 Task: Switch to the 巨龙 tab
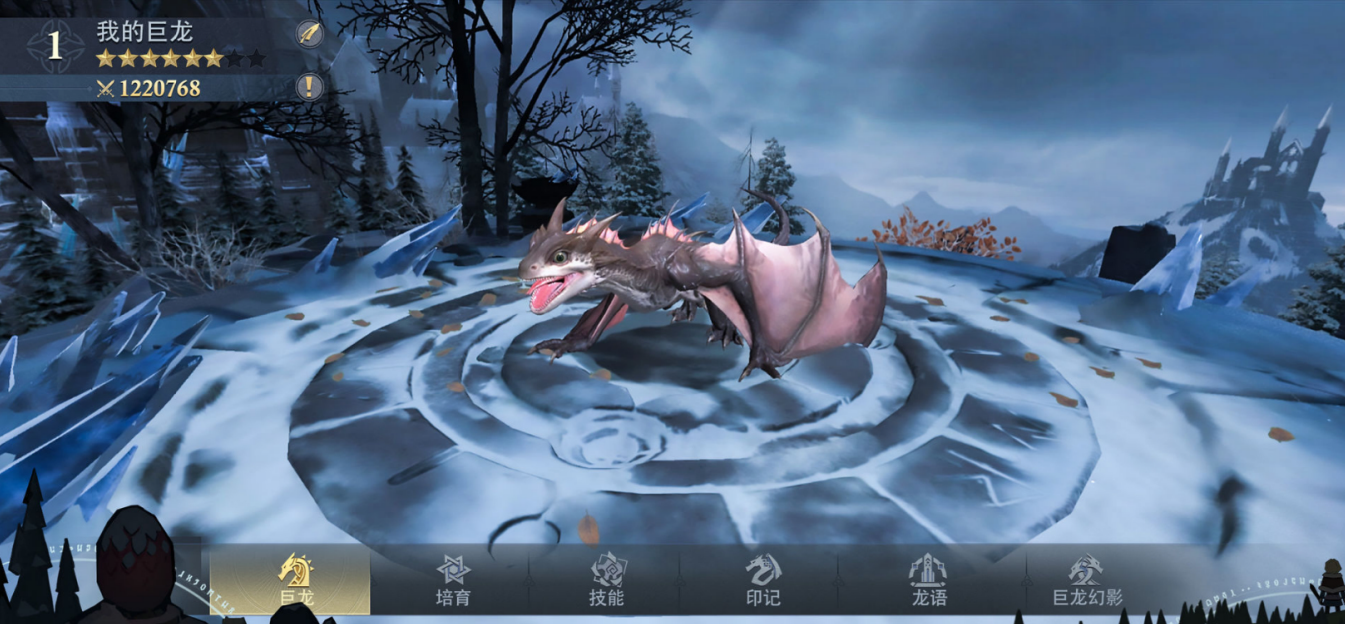click(292, 580)
